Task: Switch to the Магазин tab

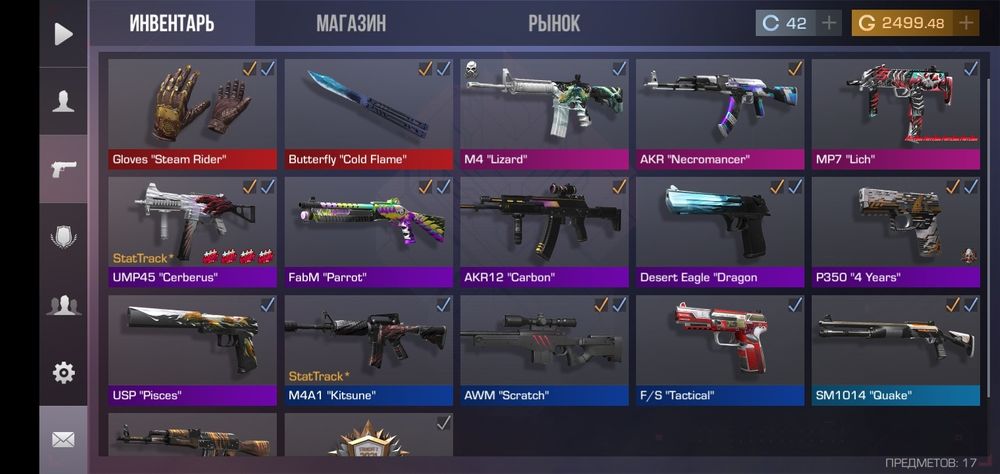Action: click(x=350, y=23)
